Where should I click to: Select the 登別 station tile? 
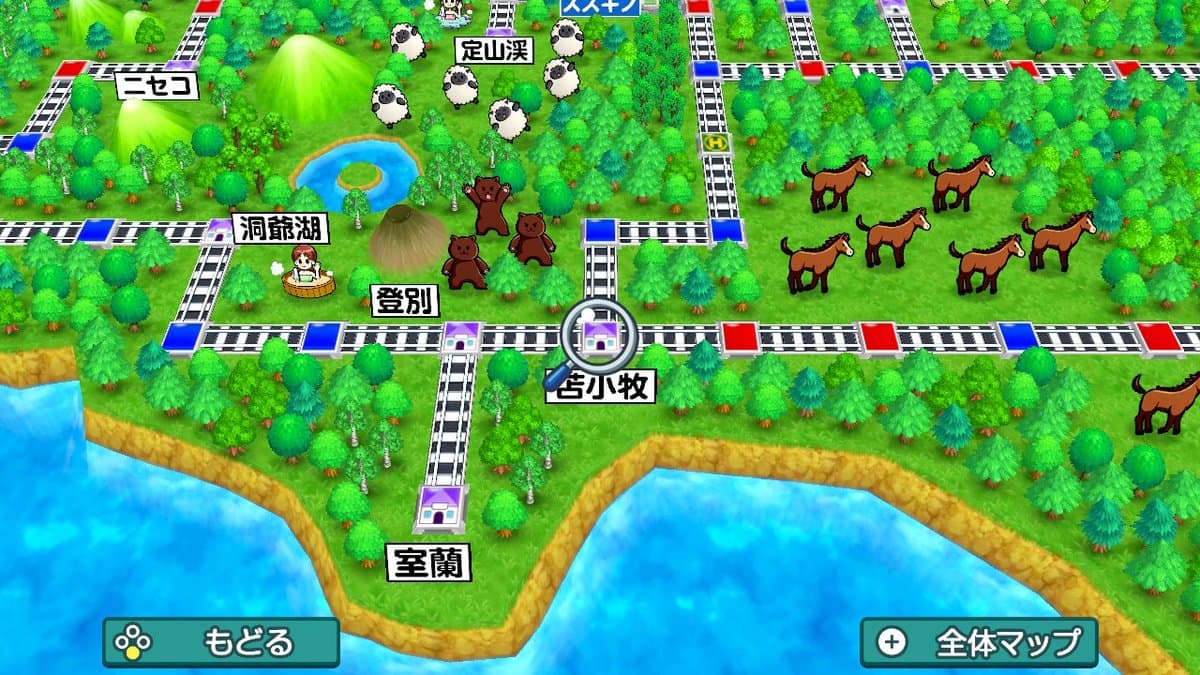click(461, 338)
